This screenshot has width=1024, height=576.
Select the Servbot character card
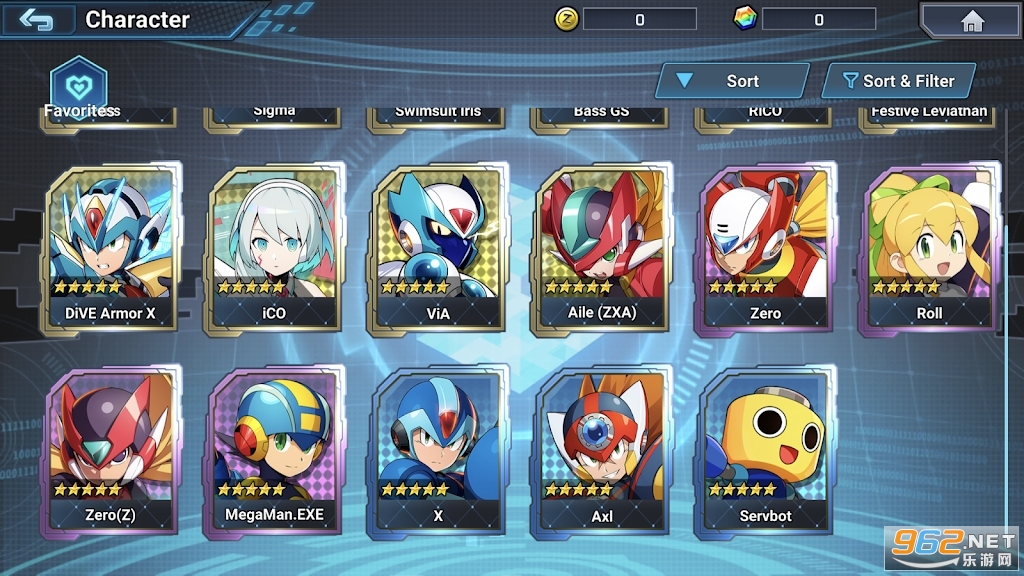(x=765, y=452)
